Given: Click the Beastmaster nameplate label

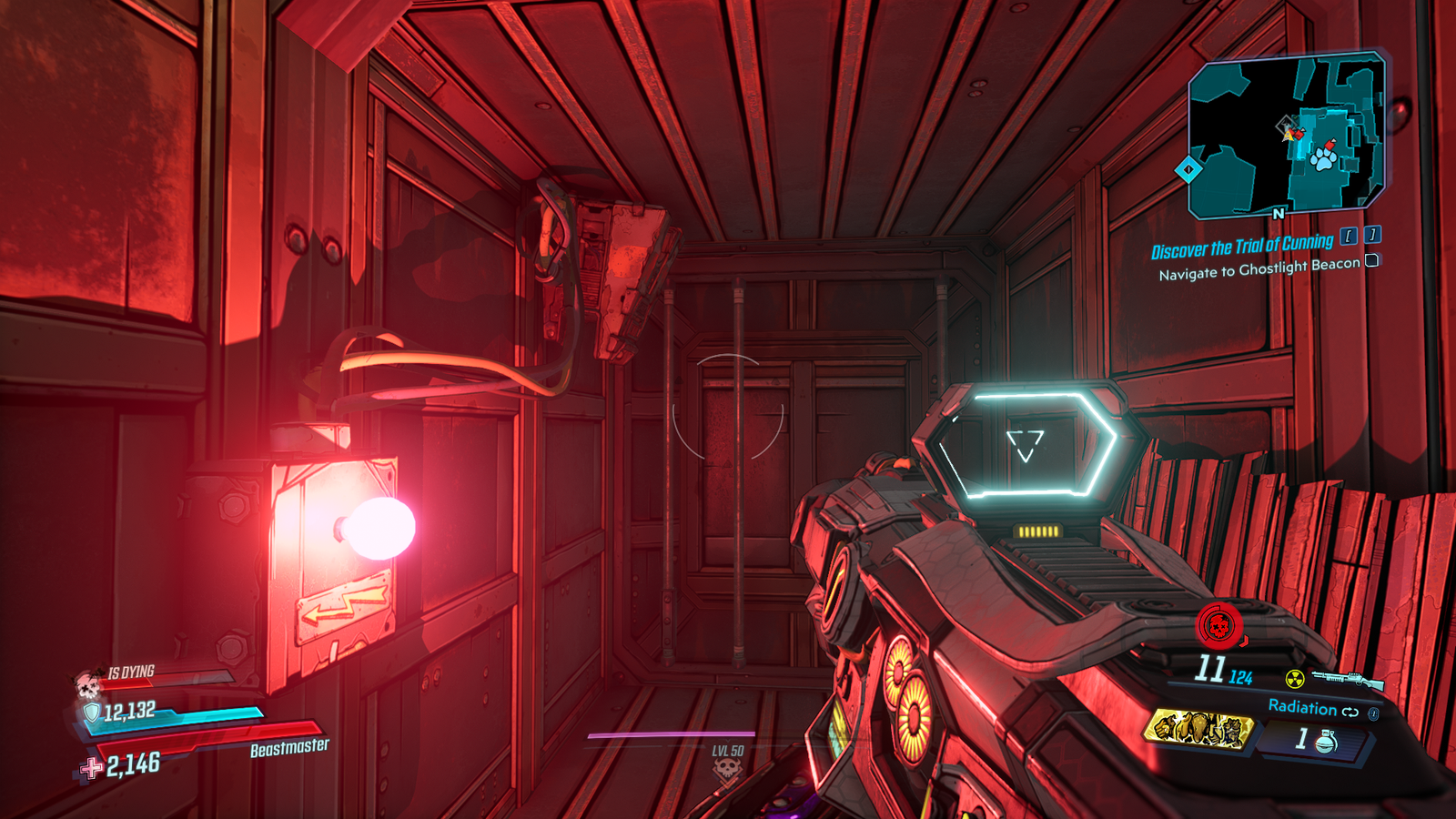Looking at the screenshot, I should pos(289,748).
